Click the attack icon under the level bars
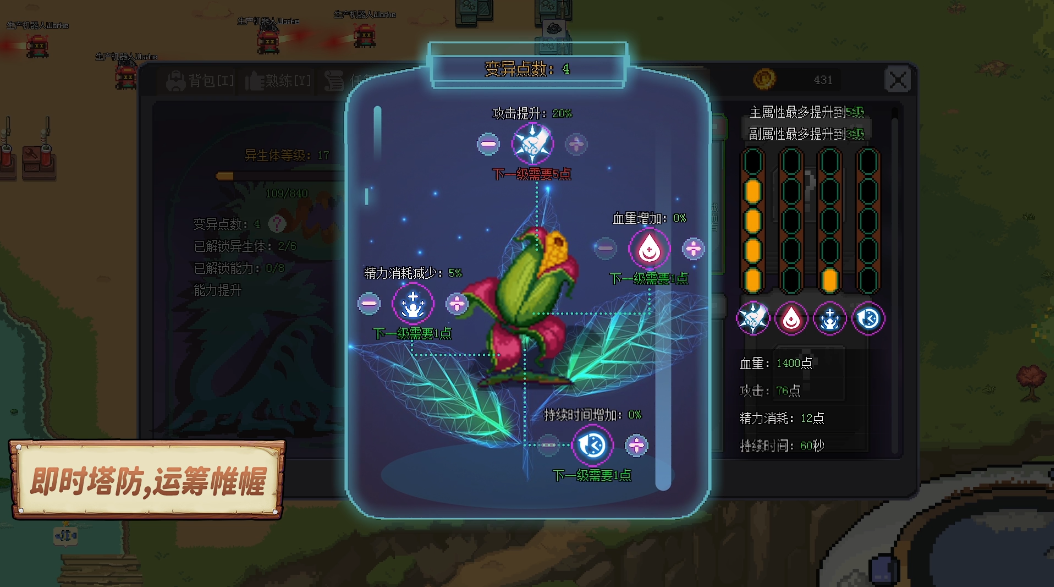The width and height of the screenshot is (1054, 587). tap(752, 319)
